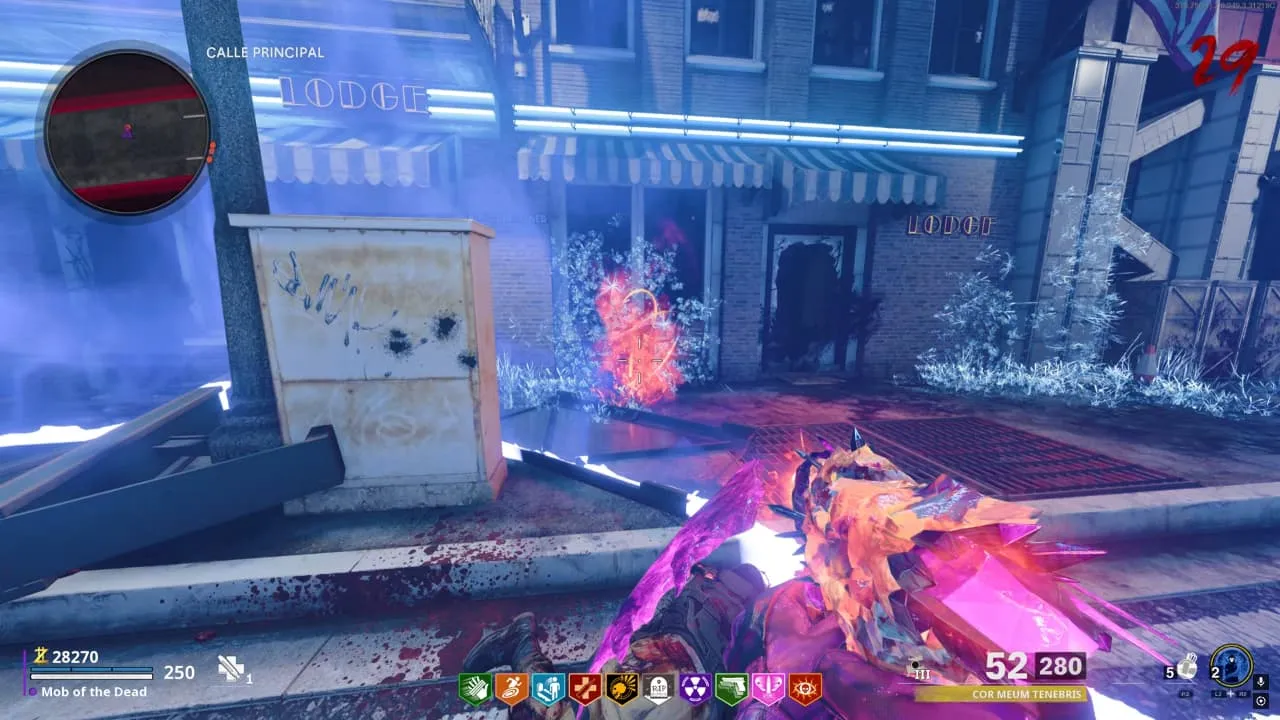Viewport: 1280px width, 720px height.
Task: Select the grenade equipment slot
Action: (1185, 667)
